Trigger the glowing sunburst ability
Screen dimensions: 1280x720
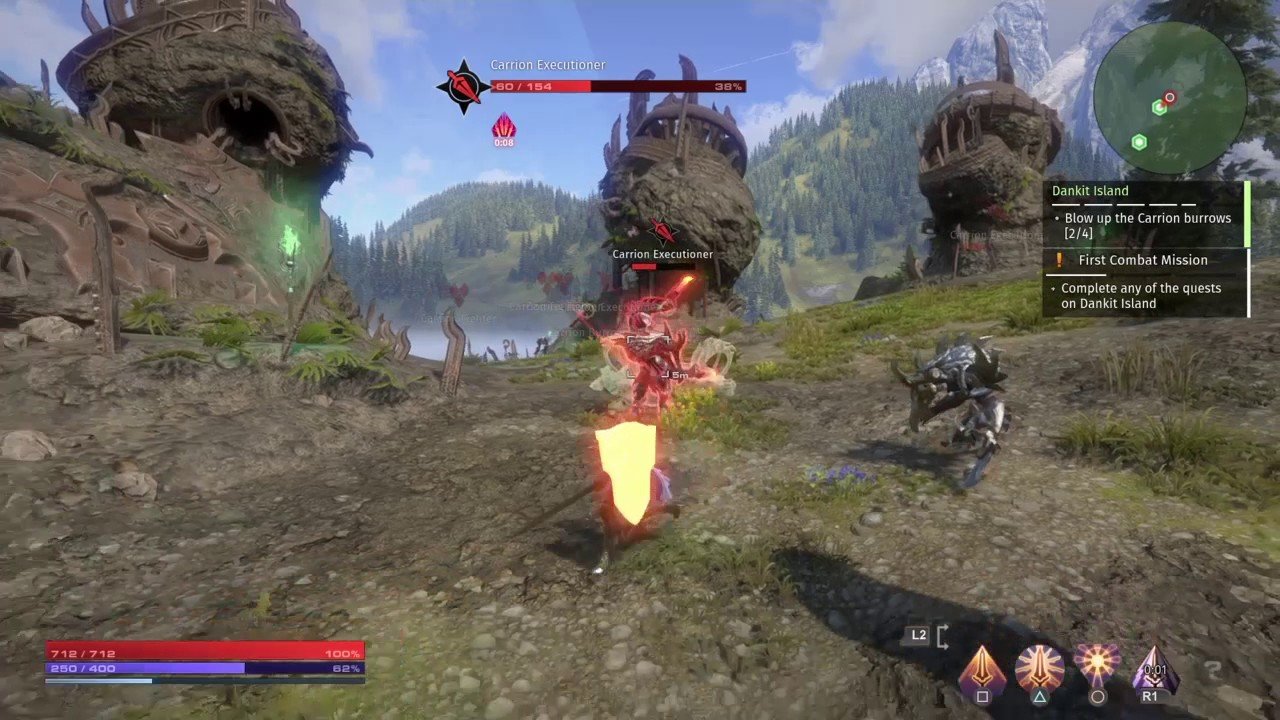(x=1097, y=665)
